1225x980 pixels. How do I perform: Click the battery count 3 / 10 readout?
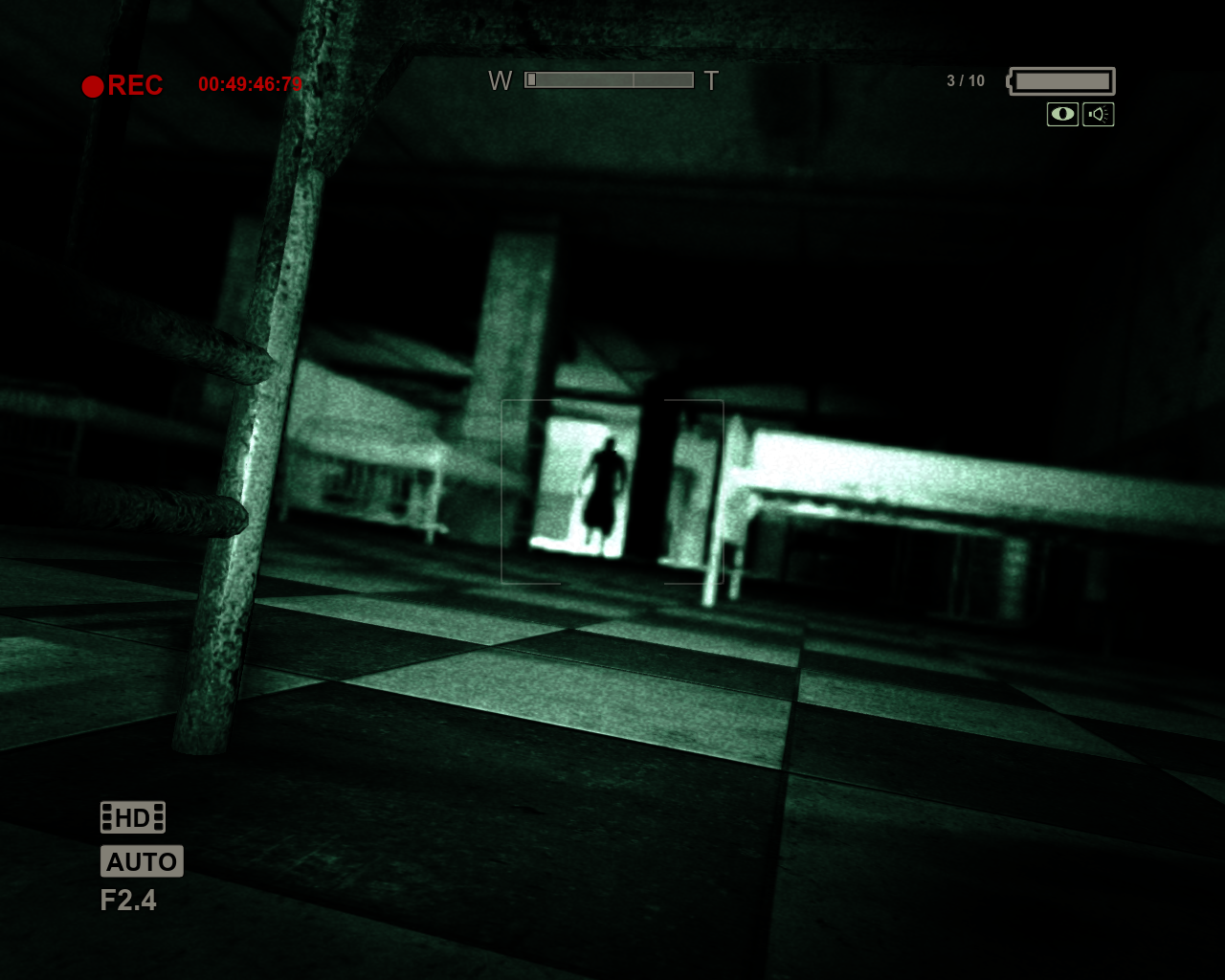(966, 80)
